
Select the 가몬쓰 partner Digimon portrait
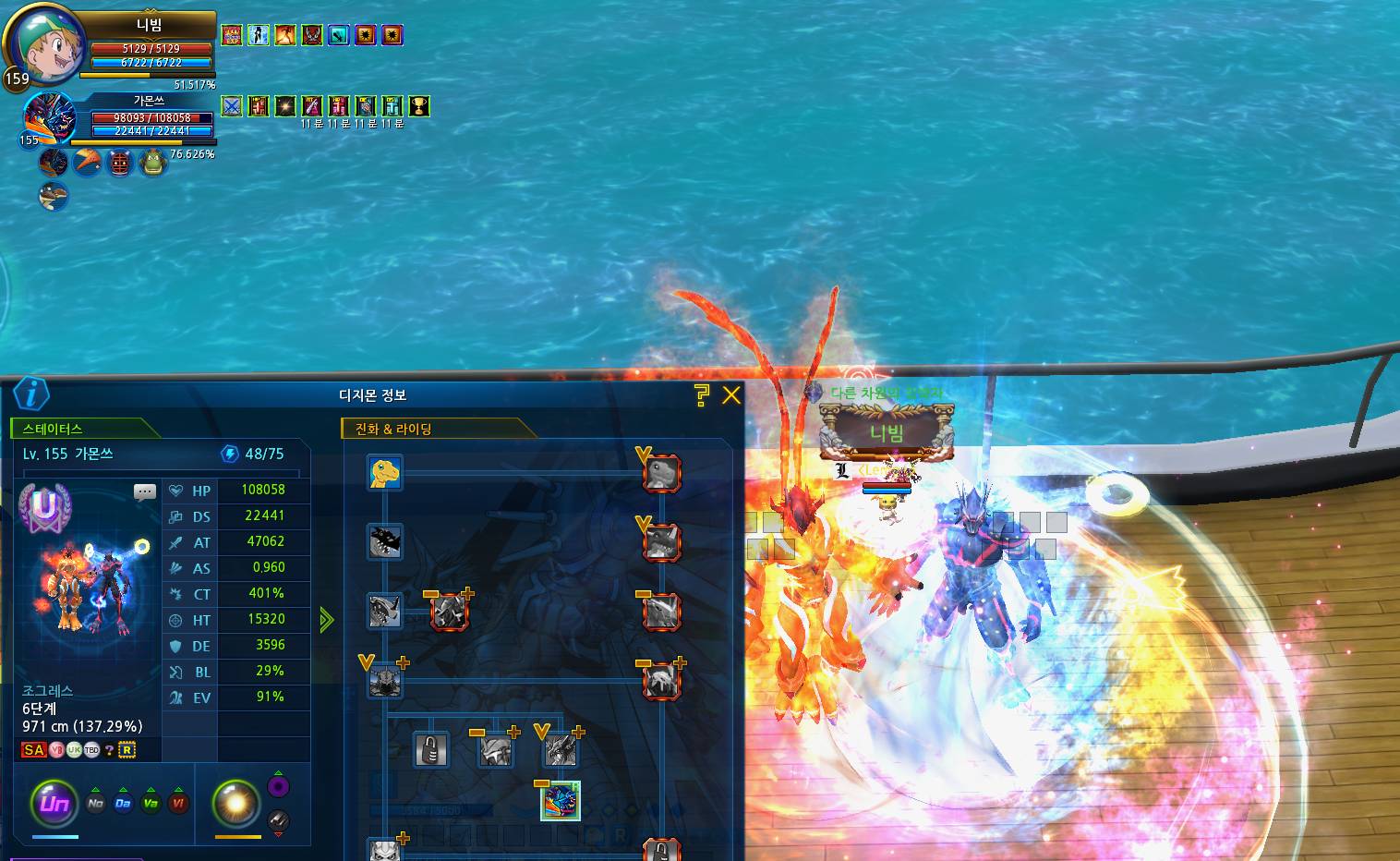pos(48,118)
